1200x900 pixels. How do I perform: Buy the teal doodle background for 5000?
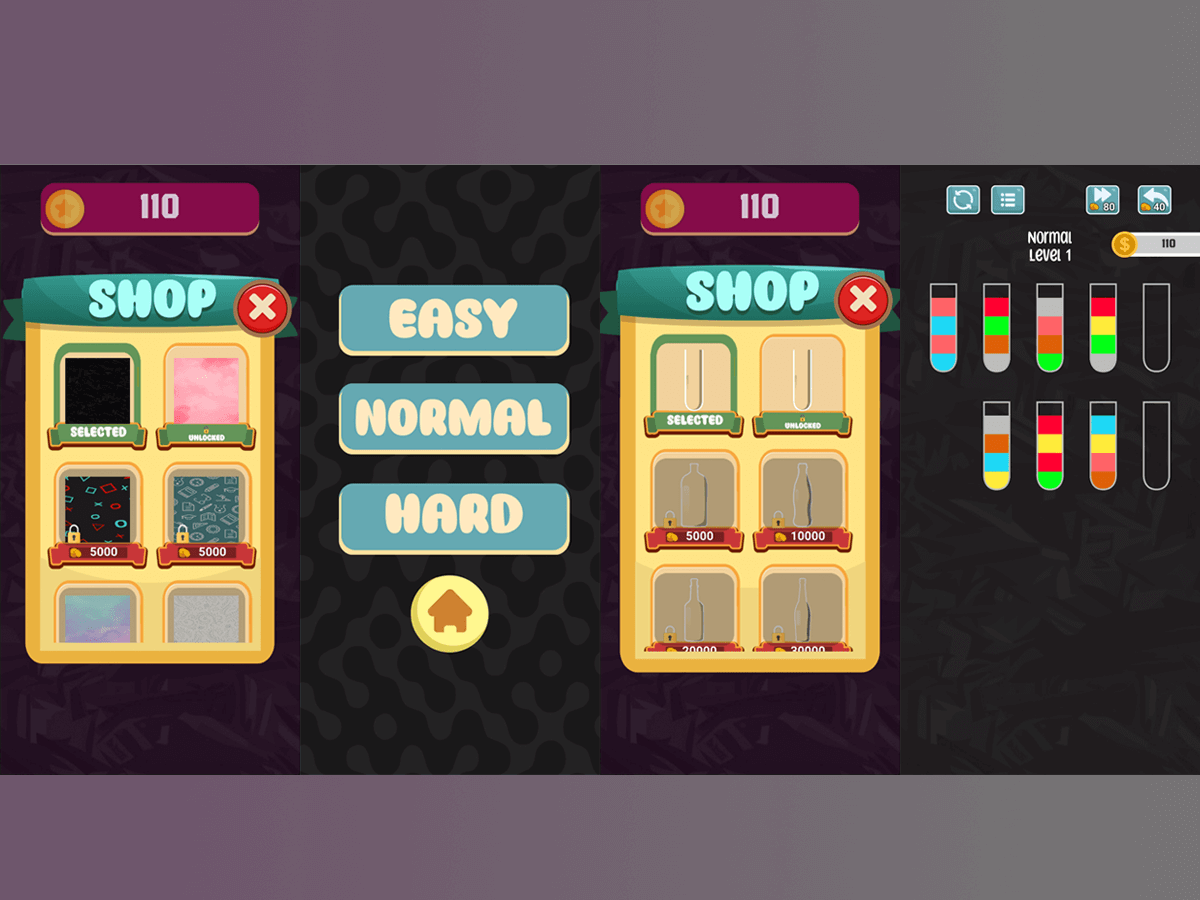207,508
